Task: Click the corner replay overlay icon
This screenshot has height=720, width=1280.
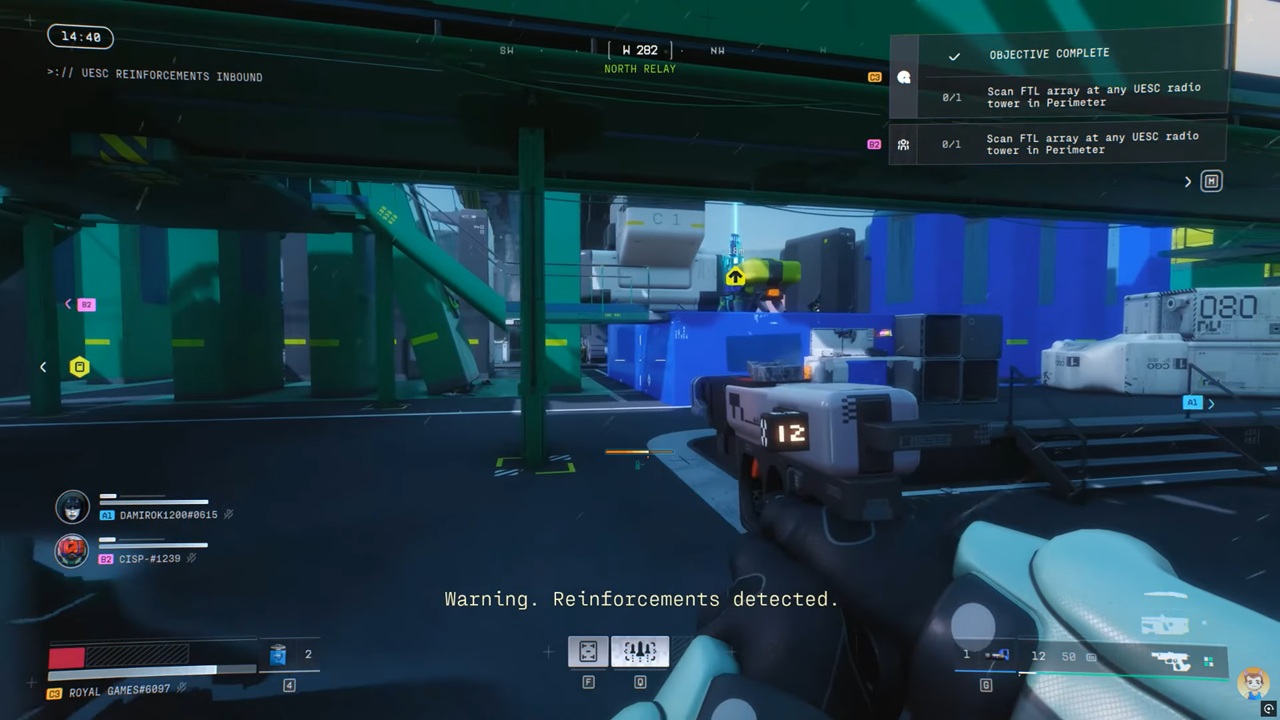Action: click(1269, 709)
